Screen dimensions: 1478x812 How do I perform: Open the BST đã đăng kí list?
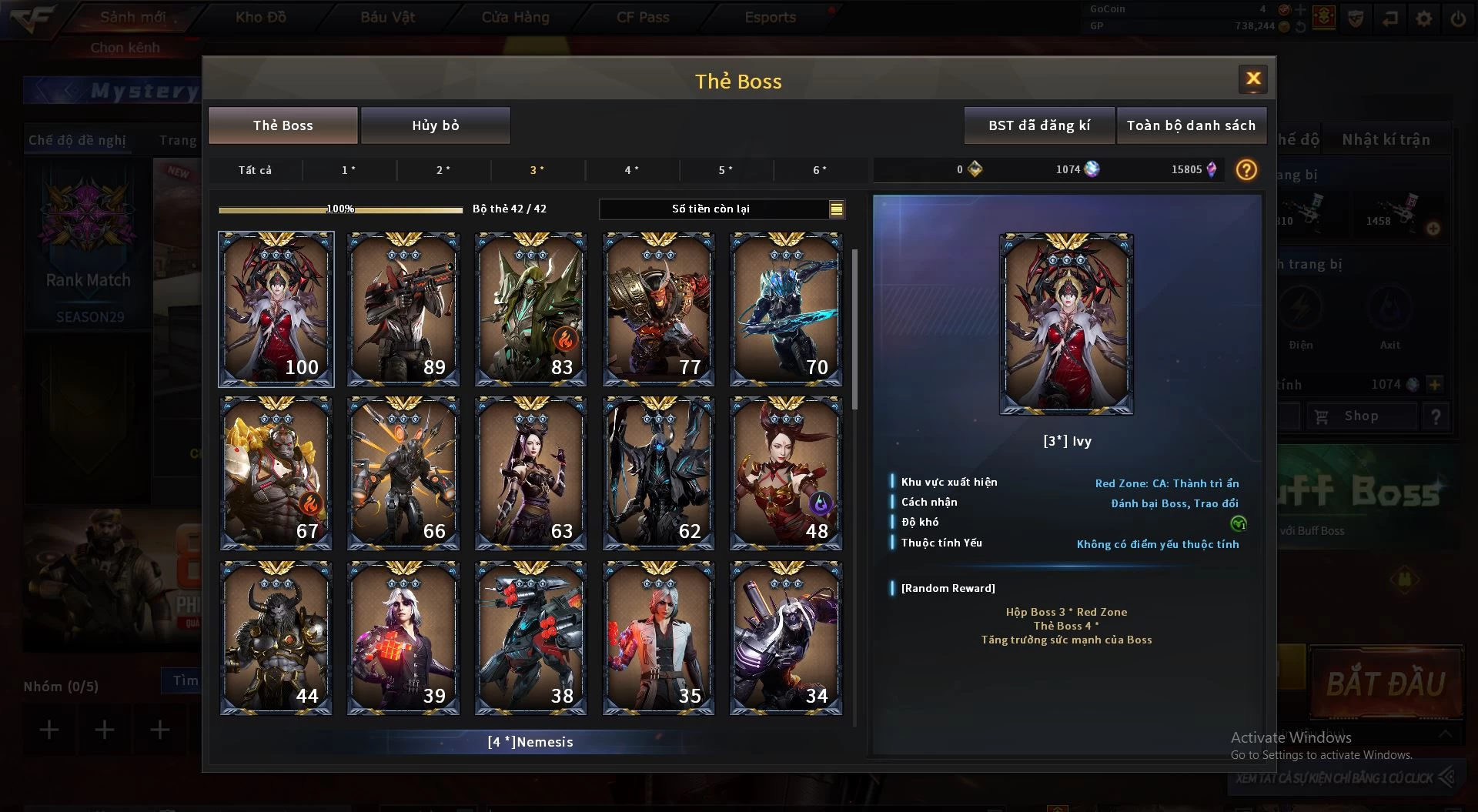click(x=1038, y=125)
